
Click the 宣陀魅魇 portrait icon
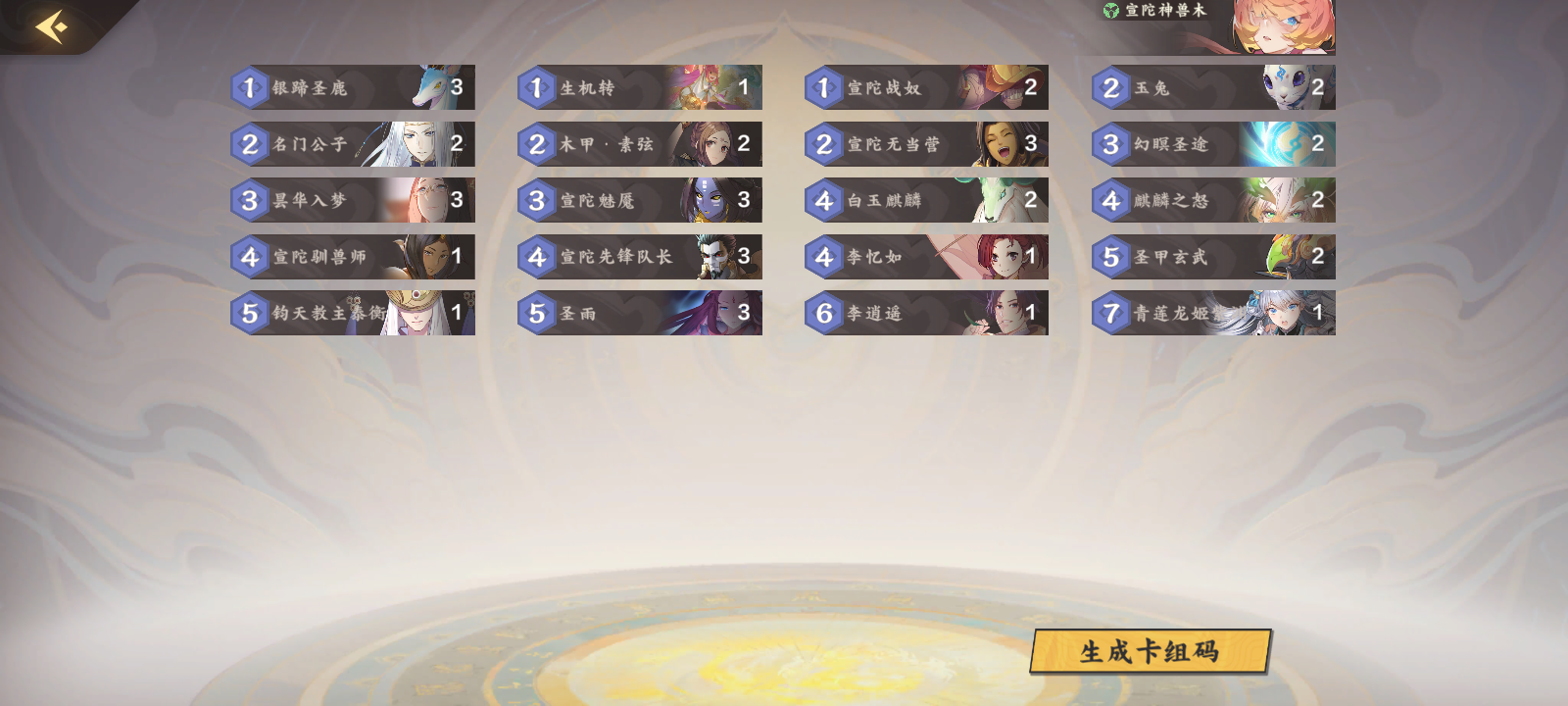(x=708, y=200)
